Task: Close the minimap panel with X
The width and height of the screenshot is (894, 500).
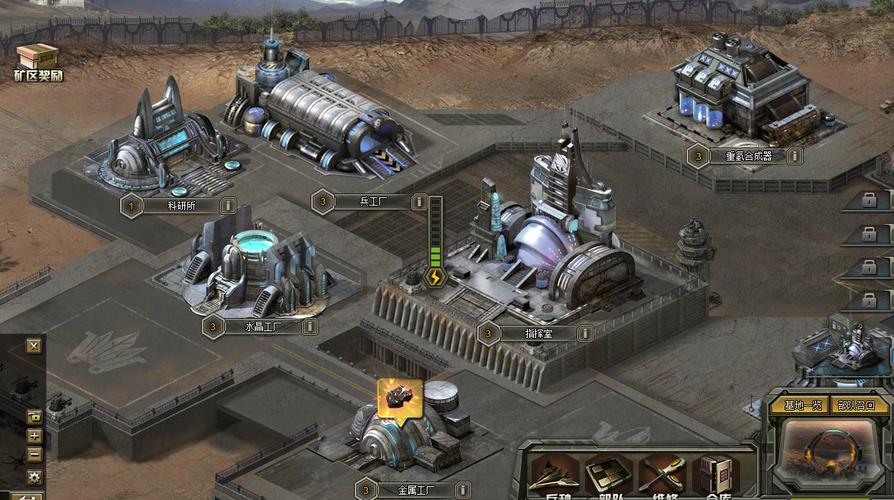Action: [34, 346]
